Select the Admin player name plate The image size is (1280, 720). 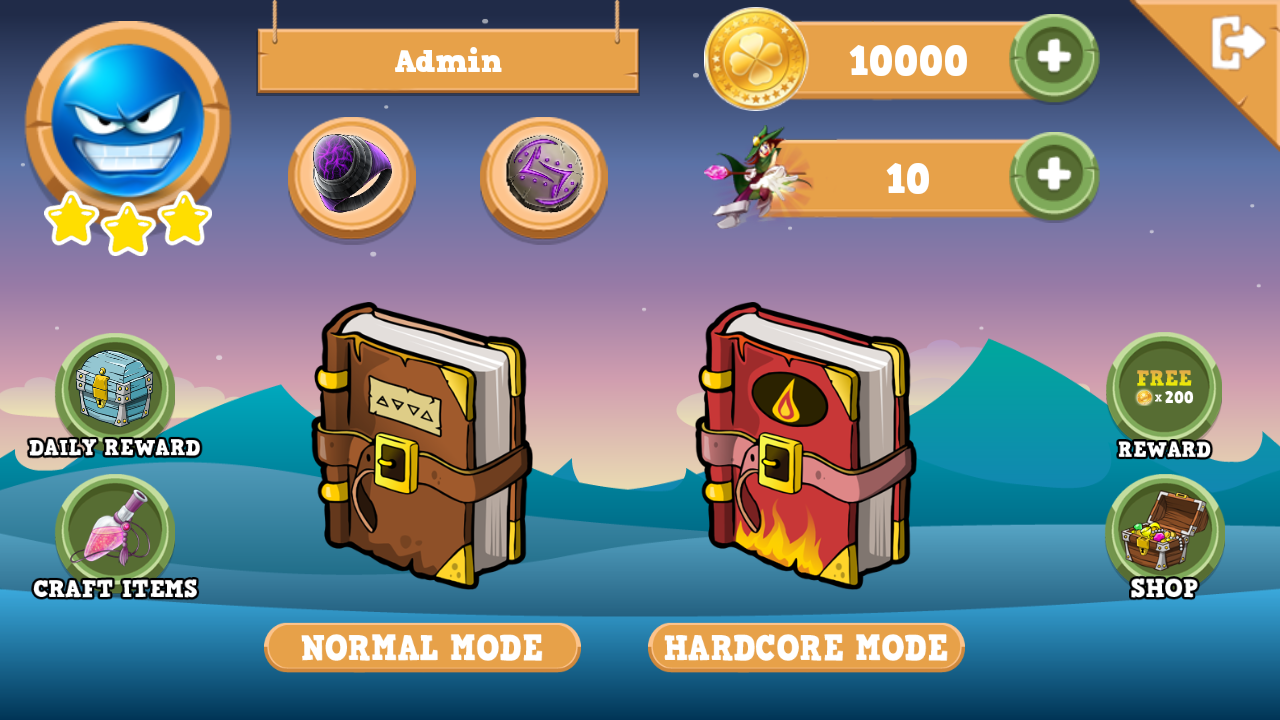tap(448, 61)
